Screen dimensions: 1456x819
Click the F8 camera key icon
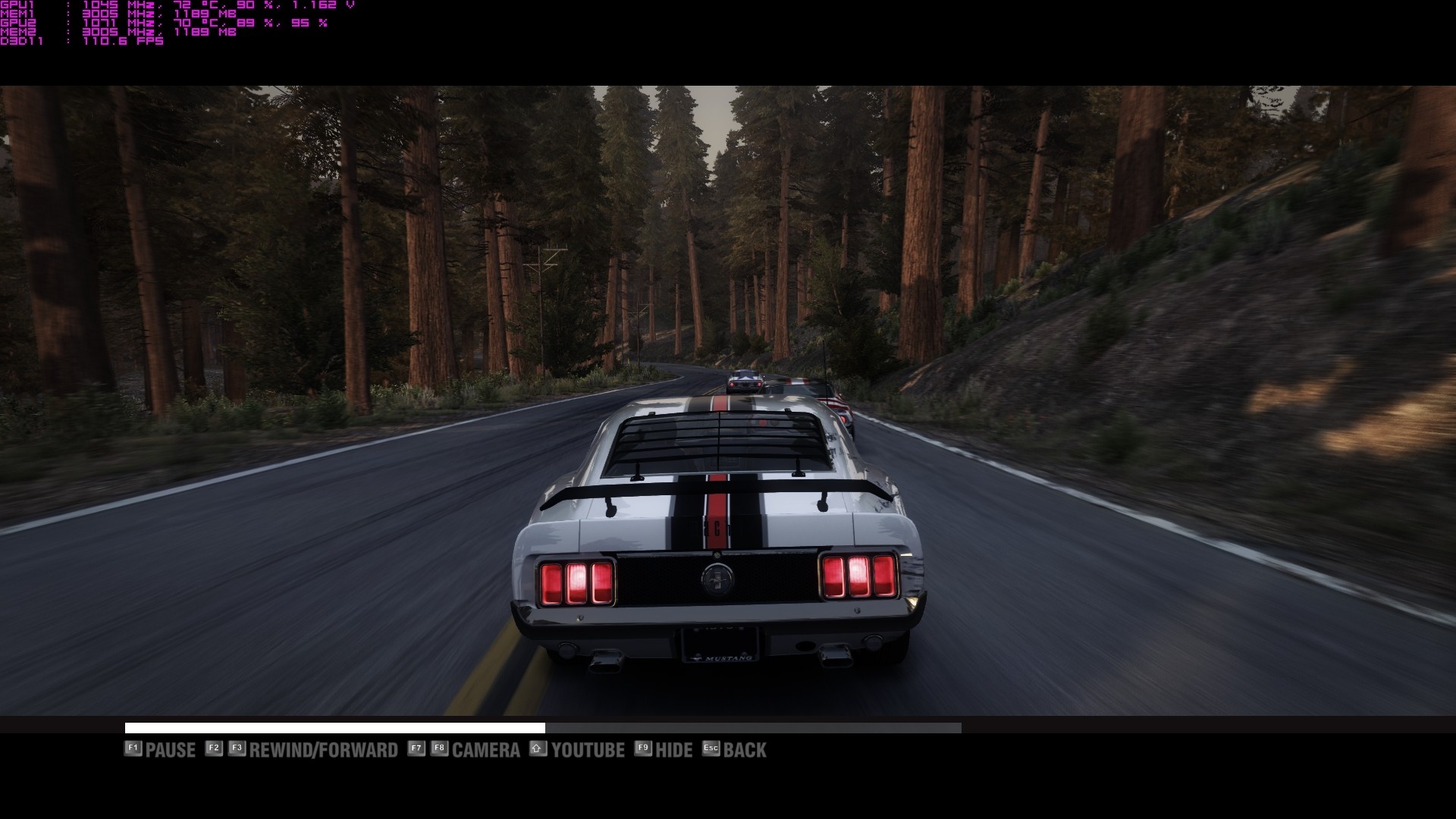tap(441, 749)
